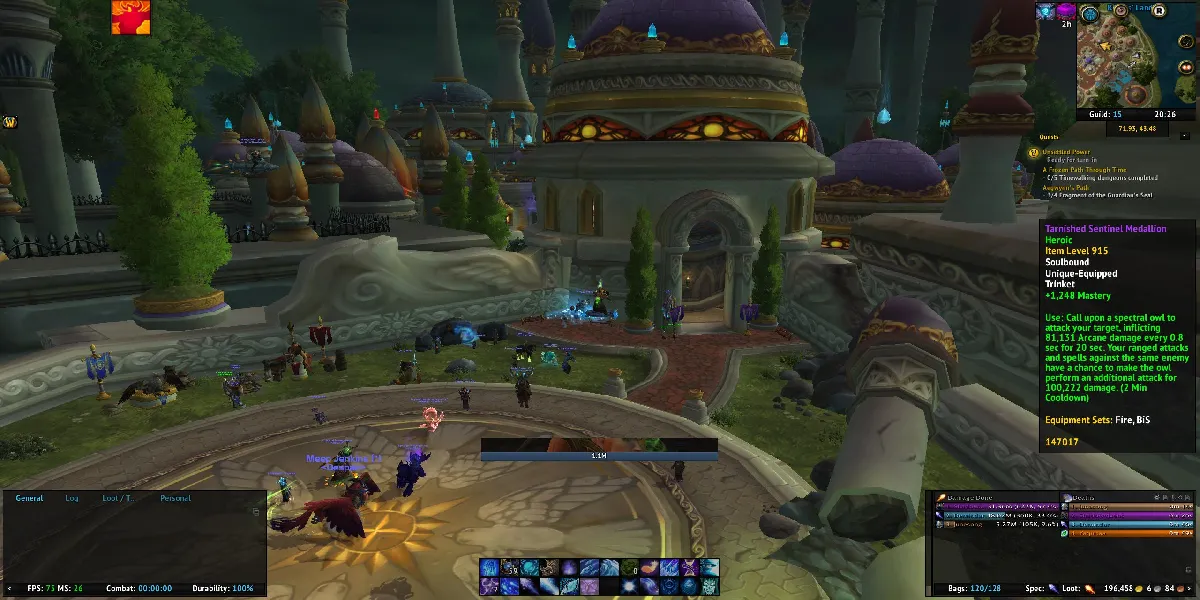Cast the green swirl ability showing 0

[628, 568]
